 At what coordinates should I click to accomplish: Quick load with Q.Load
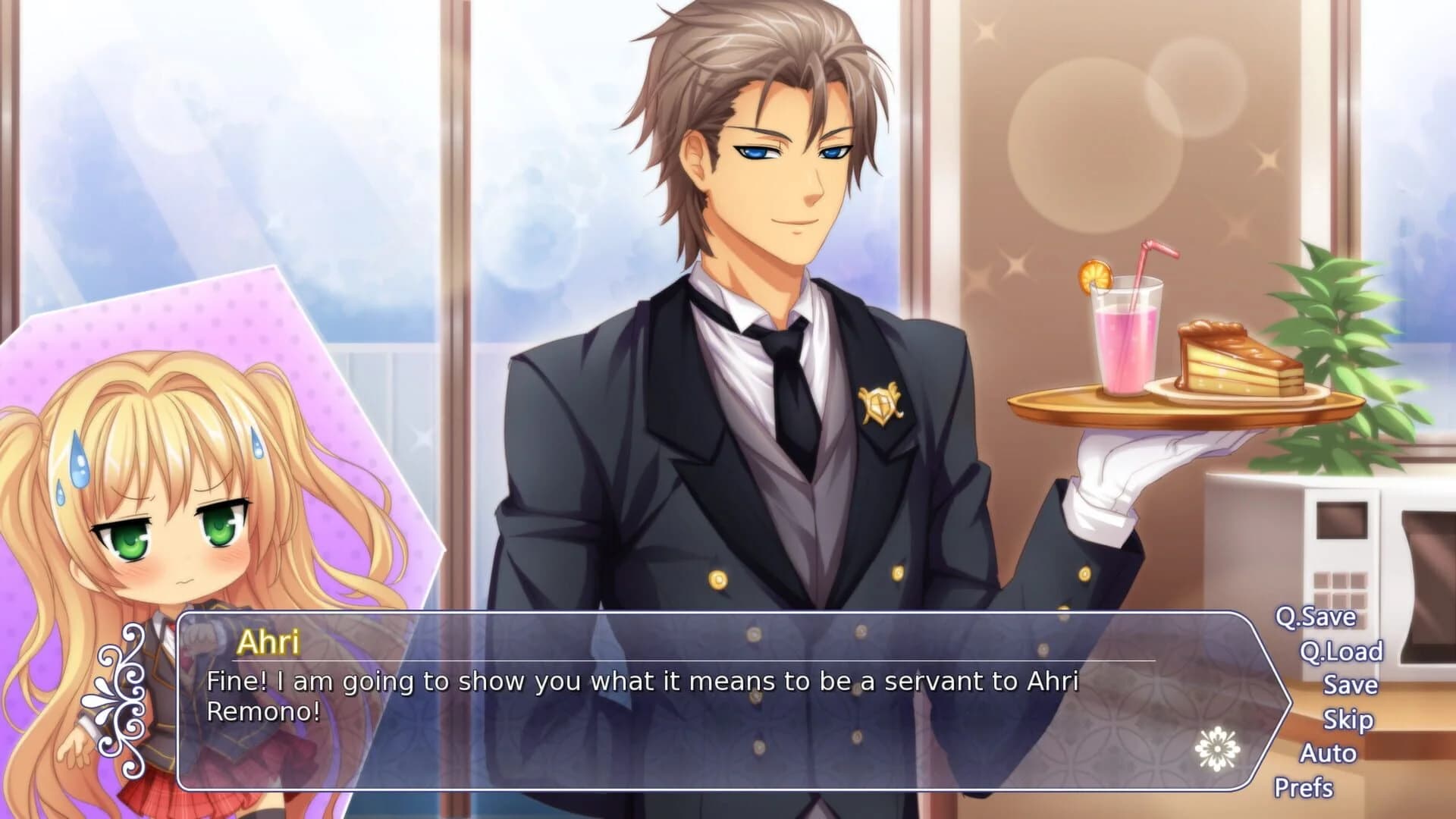coord(1342,654)
